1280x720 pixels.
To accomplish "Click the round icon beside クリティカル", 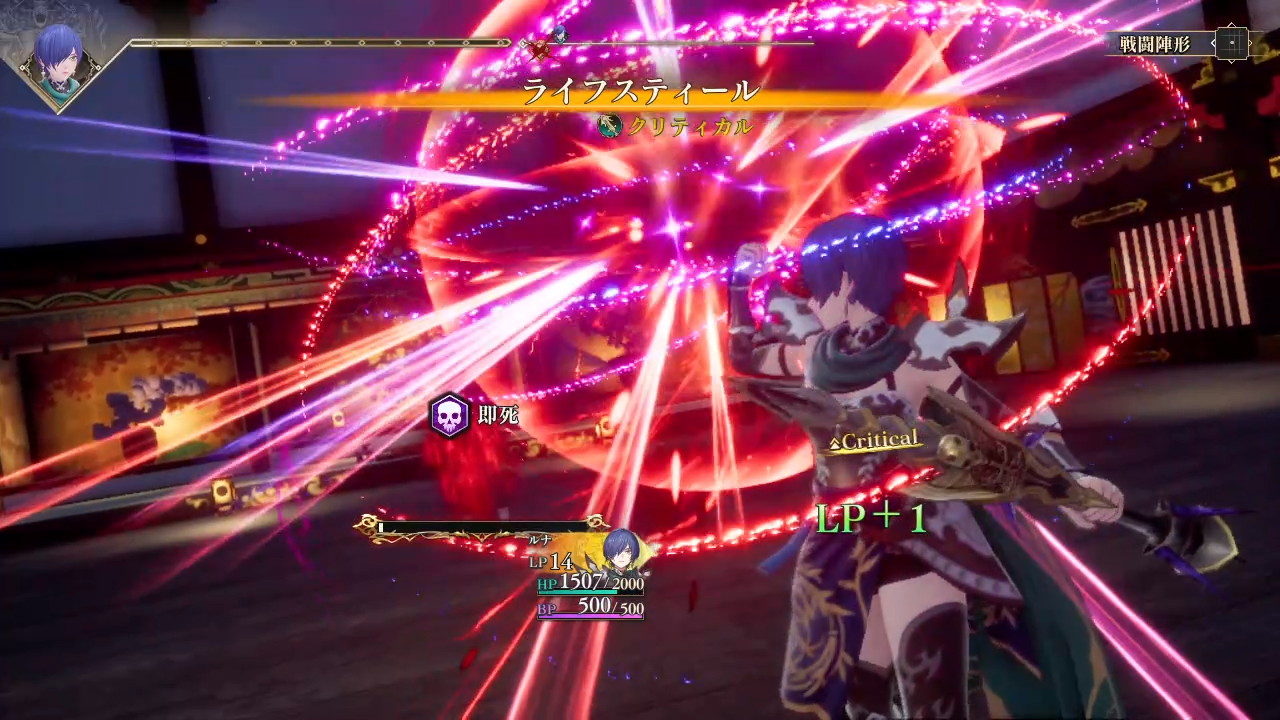I will pyautogui.click(x=610, y=126).
